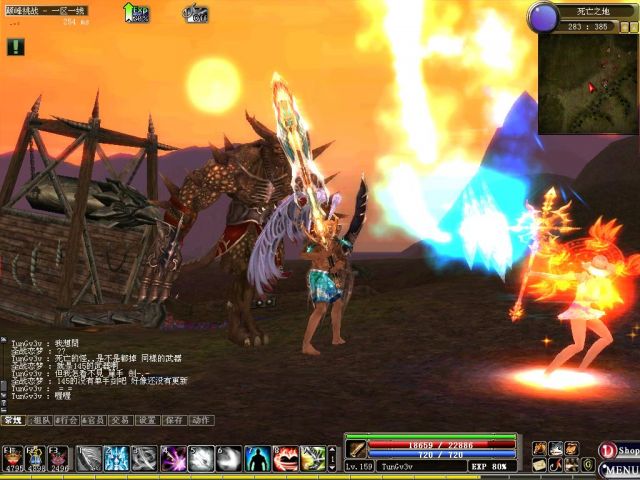
Task: Activate the red flame skill in slot 8
Action: (x=286, y=458)
